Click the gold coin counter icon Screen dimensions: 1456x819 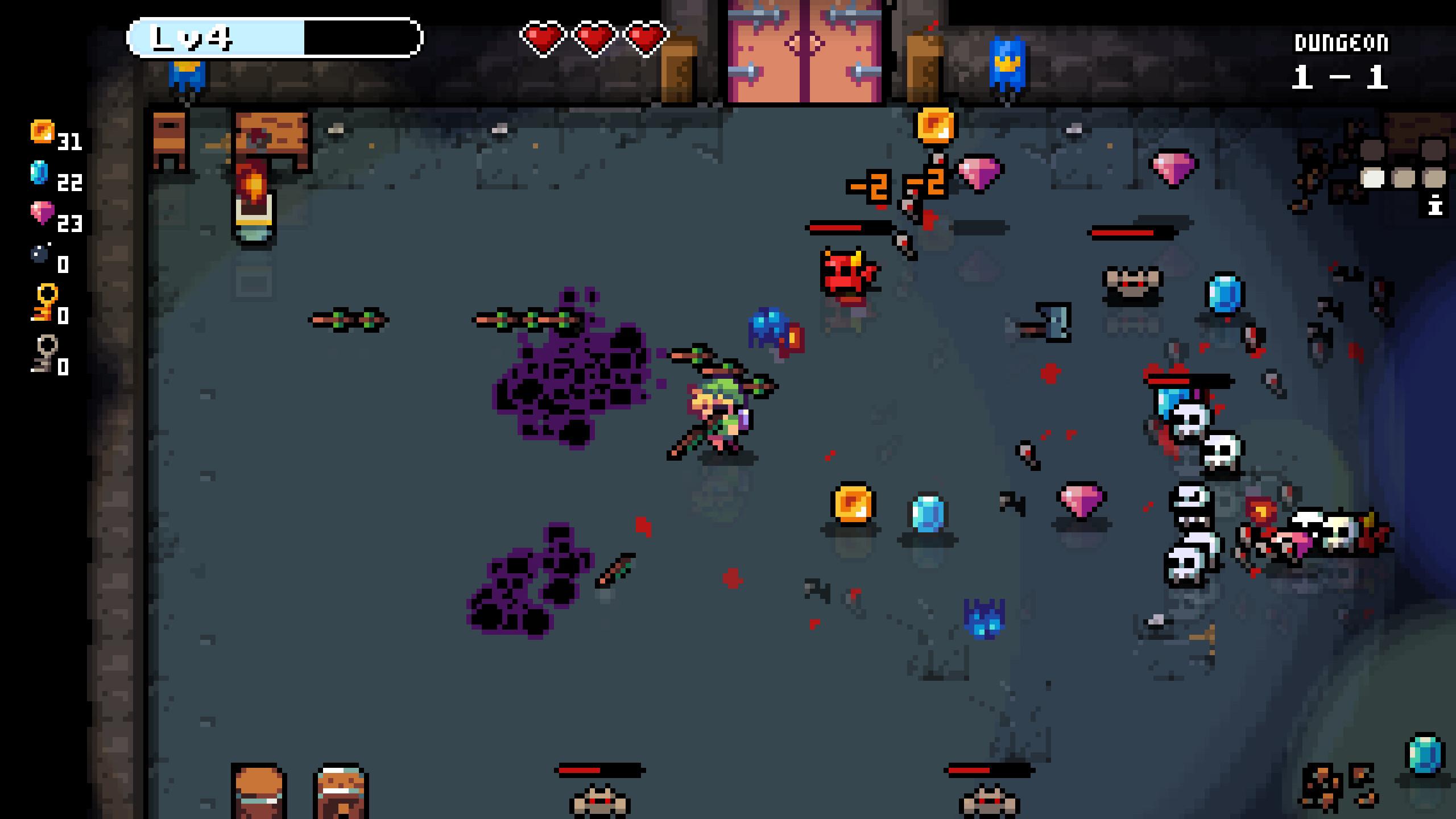(42, 131)
